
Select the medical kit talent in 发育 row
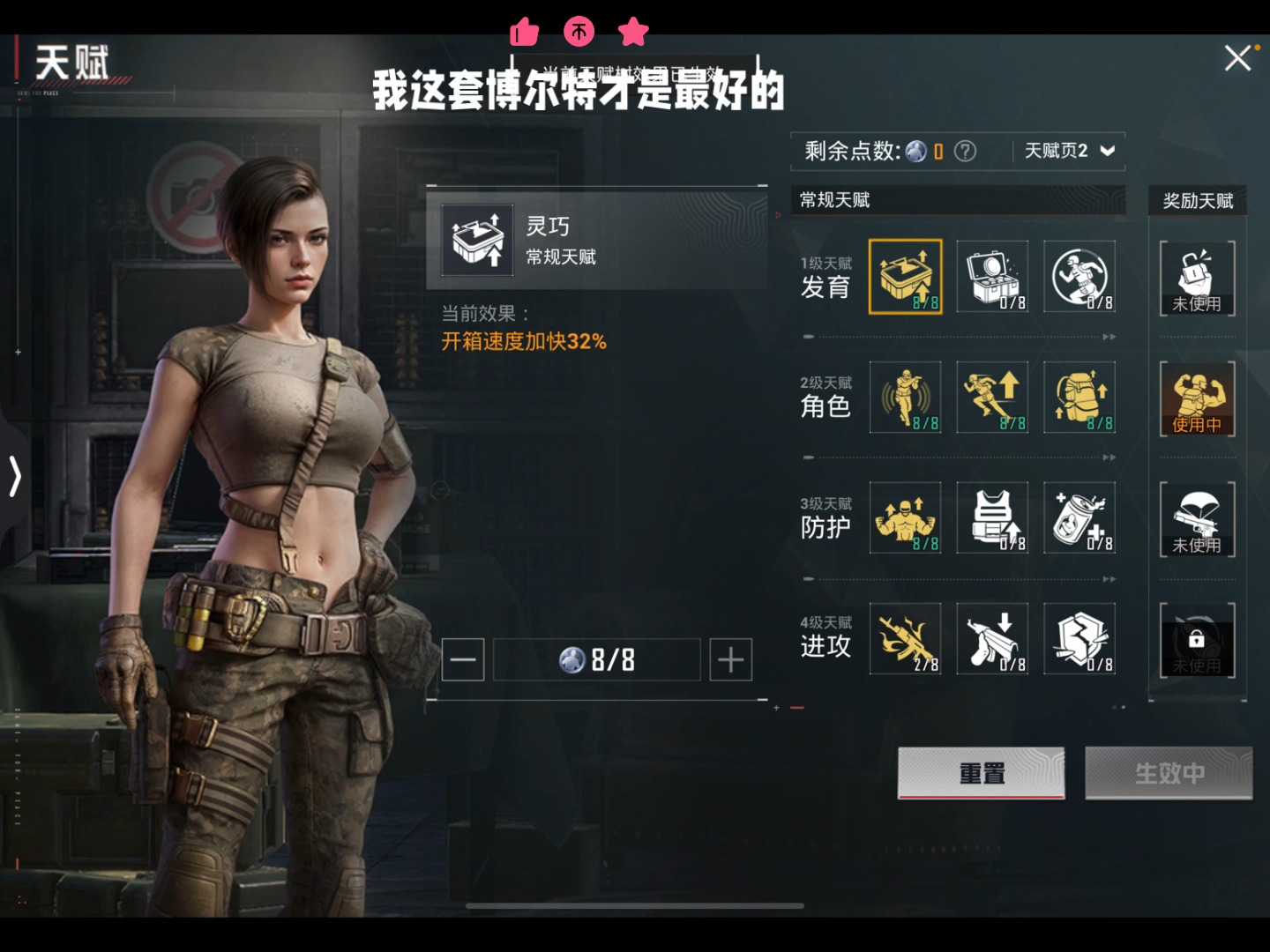[x=992, y=277]
